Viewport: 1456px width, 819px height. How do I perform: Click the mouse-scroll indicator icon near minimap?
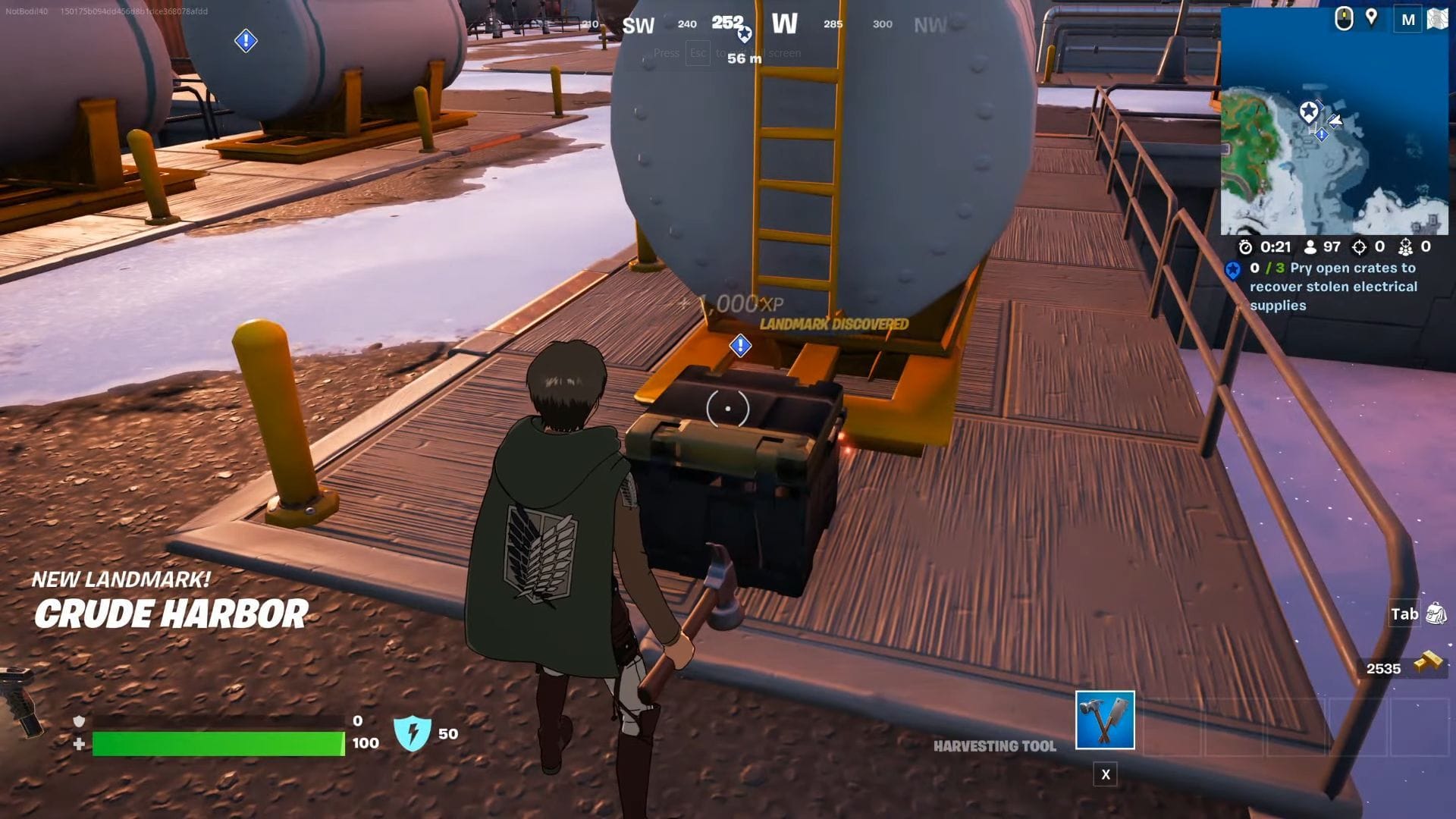click(1344, 17)
